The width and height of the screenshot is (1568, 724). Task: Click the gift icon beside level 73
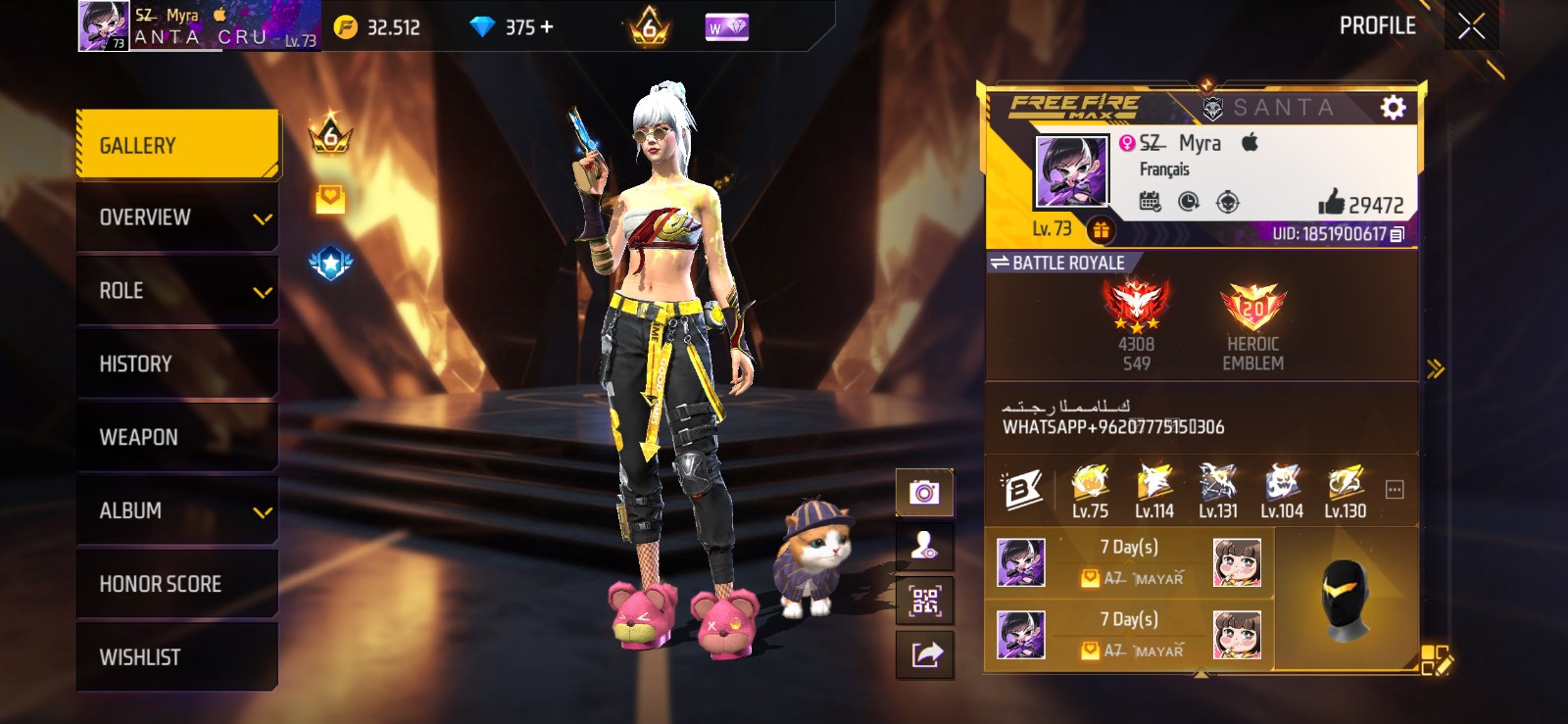click(1101, 229)
